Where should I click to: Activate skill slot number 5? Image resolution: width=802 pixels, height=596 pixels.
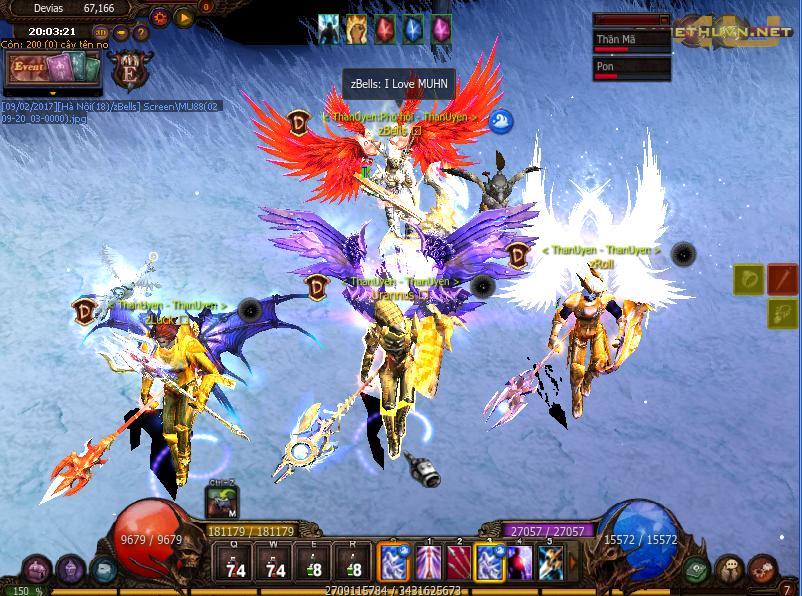pos(551,562)
